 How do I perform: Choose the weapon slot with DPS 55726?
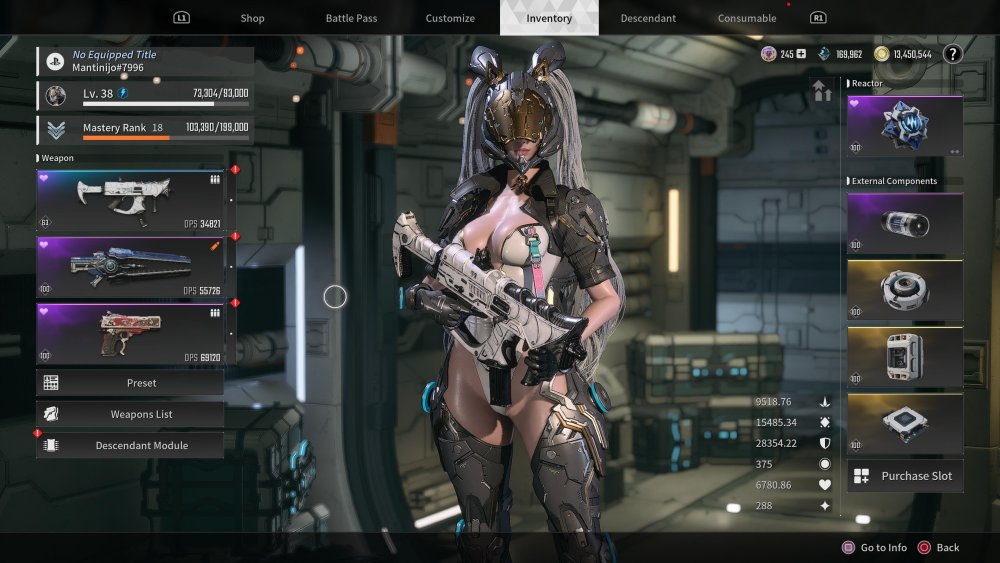point(131,267)
